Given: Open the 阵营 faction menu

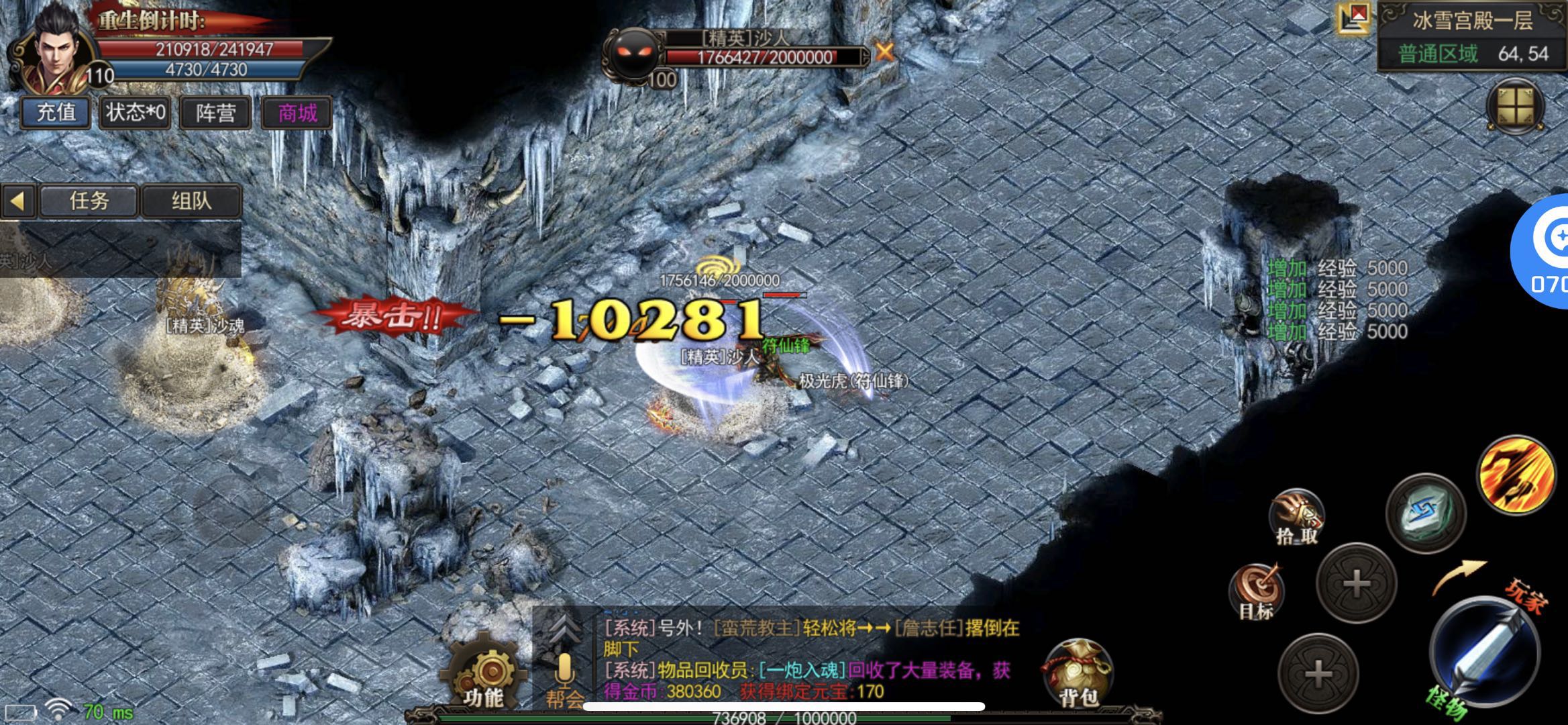Looking at the screenshot, I should click(215, 112).
